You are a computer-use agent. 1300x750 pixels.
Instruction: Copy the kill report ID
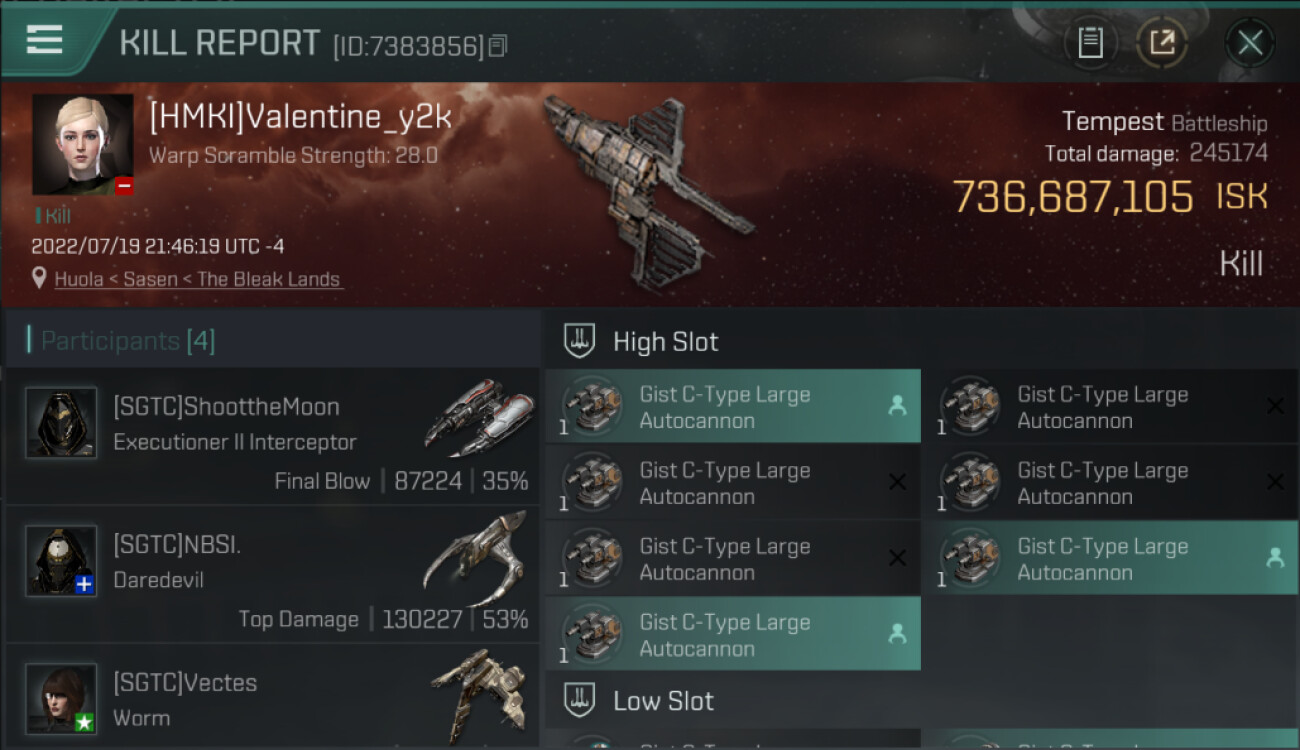[498, 45]
